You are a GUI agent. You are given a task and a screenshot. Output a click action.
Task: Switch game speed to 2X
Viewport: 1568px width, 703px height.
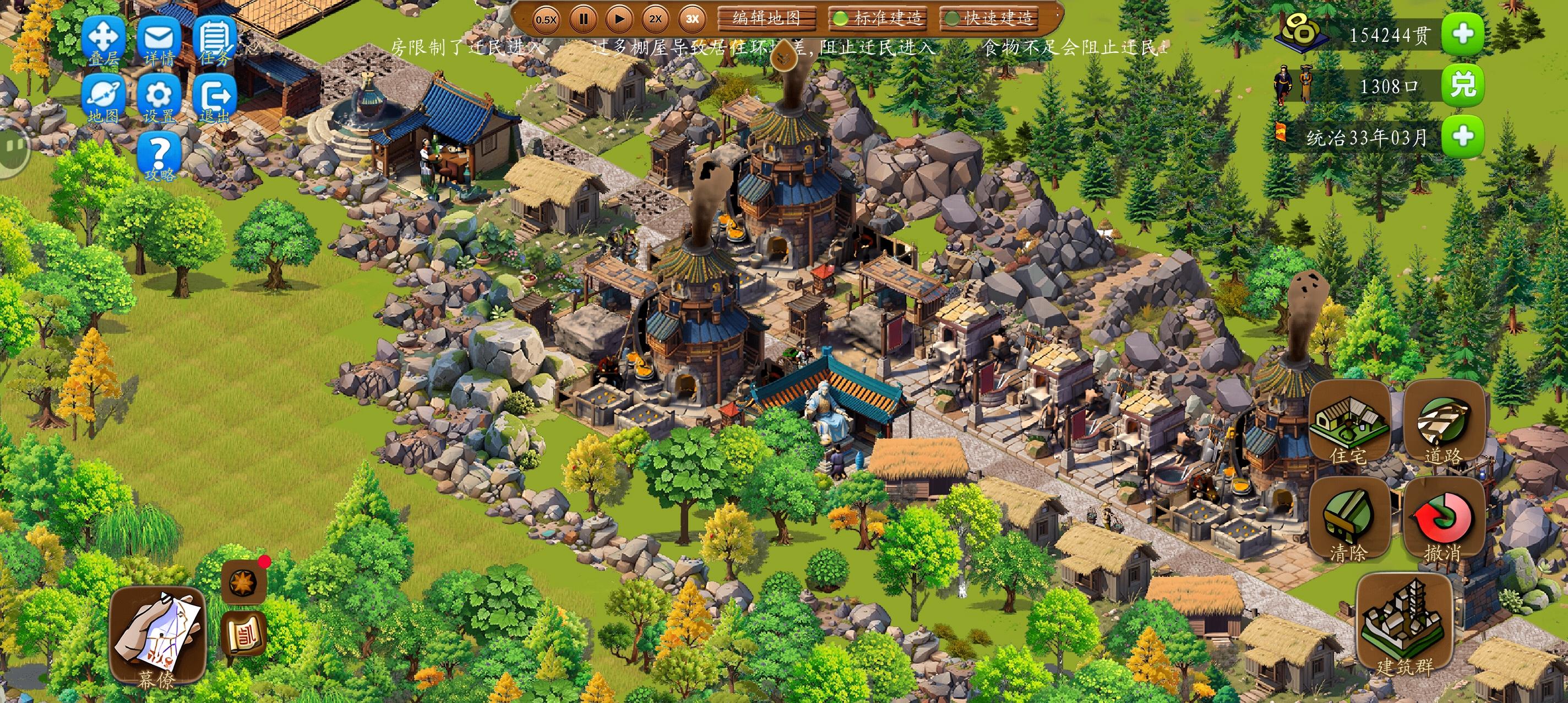(x=656, y=19)
